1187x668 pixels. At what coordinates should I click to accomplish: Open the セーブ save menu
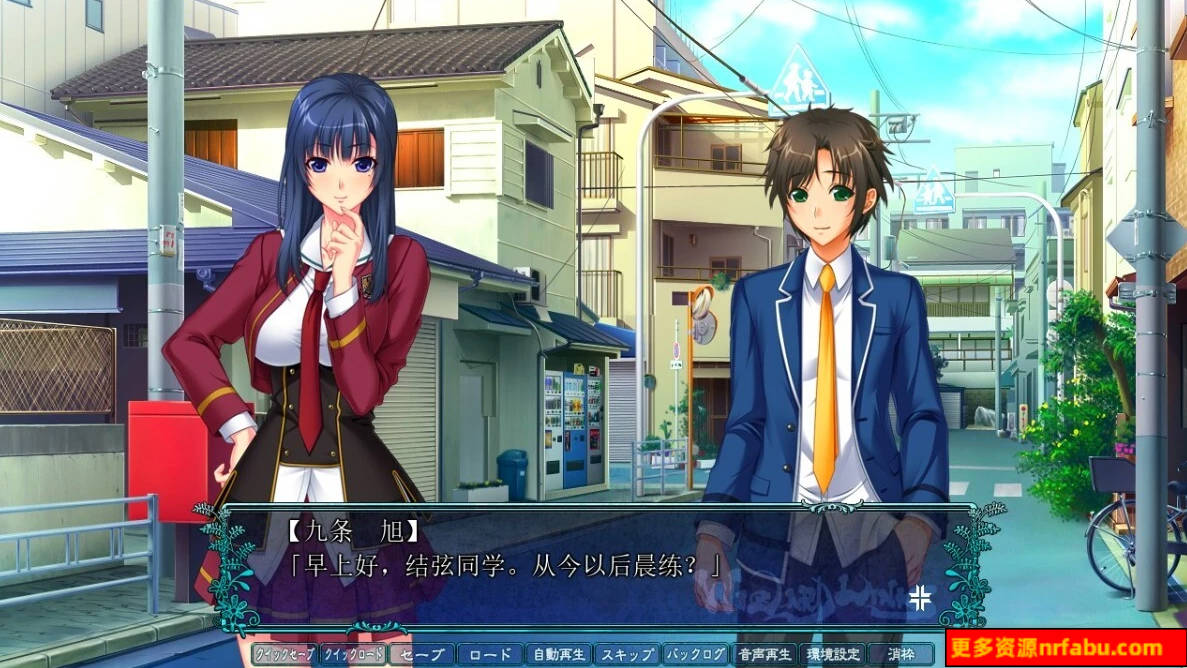421,655
